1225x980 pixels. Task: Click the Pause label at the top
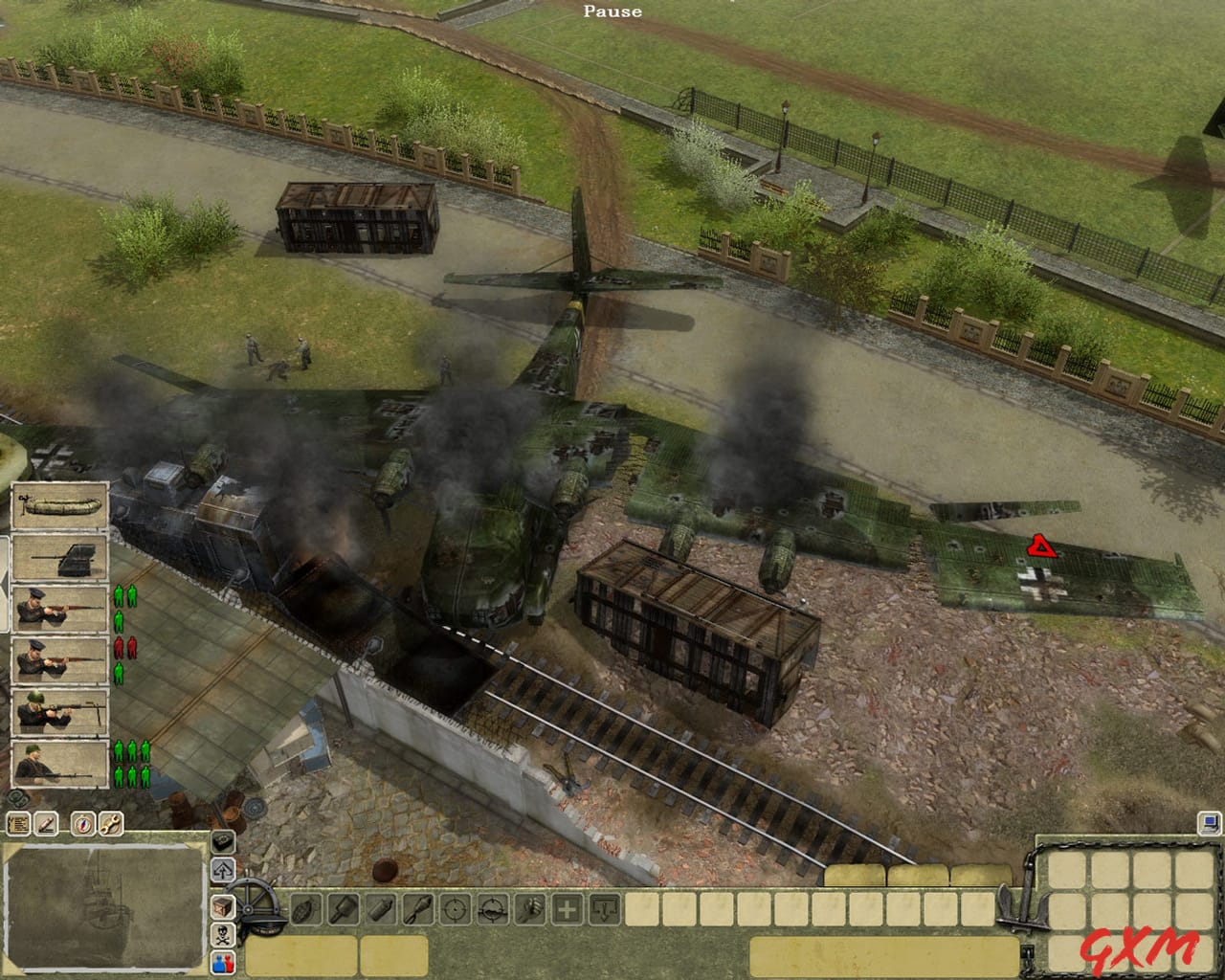[x=612, y=11]
